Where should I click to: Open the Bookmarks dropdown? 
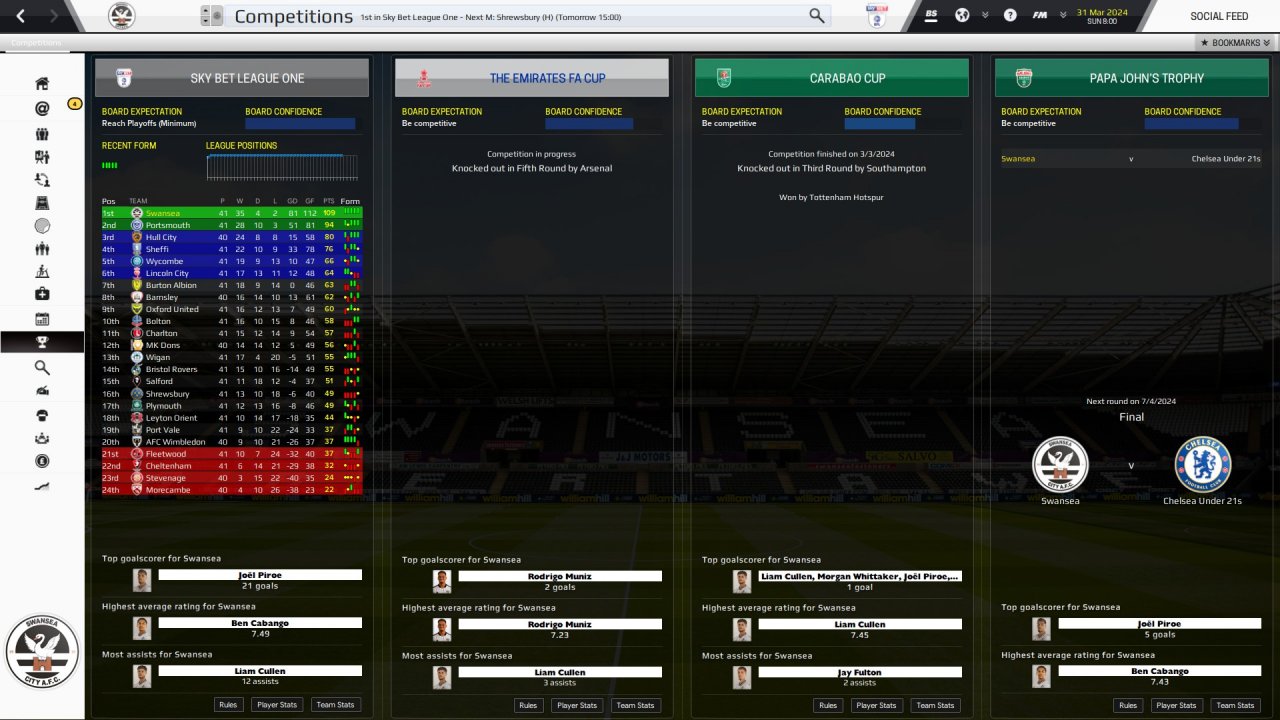(1235, 43)
